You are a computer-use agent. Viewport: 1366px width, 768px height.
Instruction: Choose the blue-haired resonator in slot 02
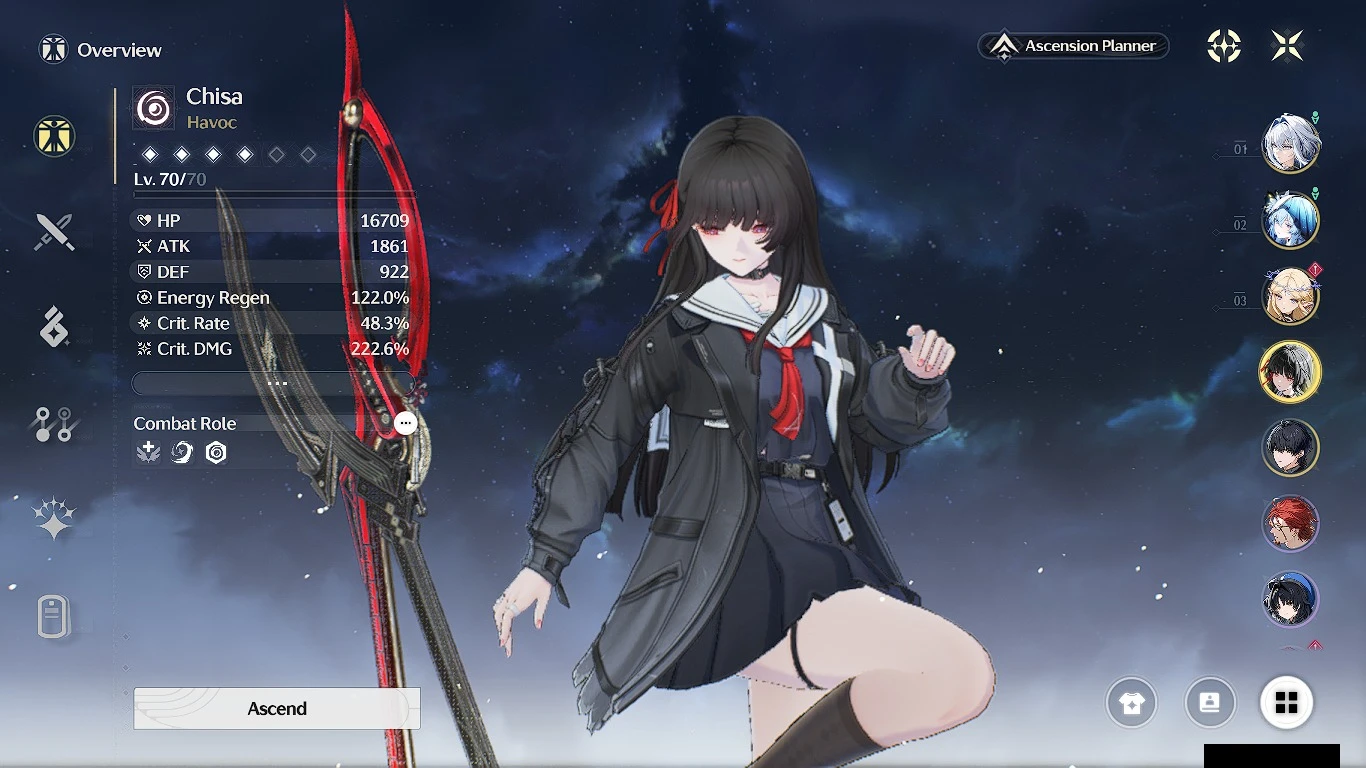pyautogui.click(x=1290, y=221)
